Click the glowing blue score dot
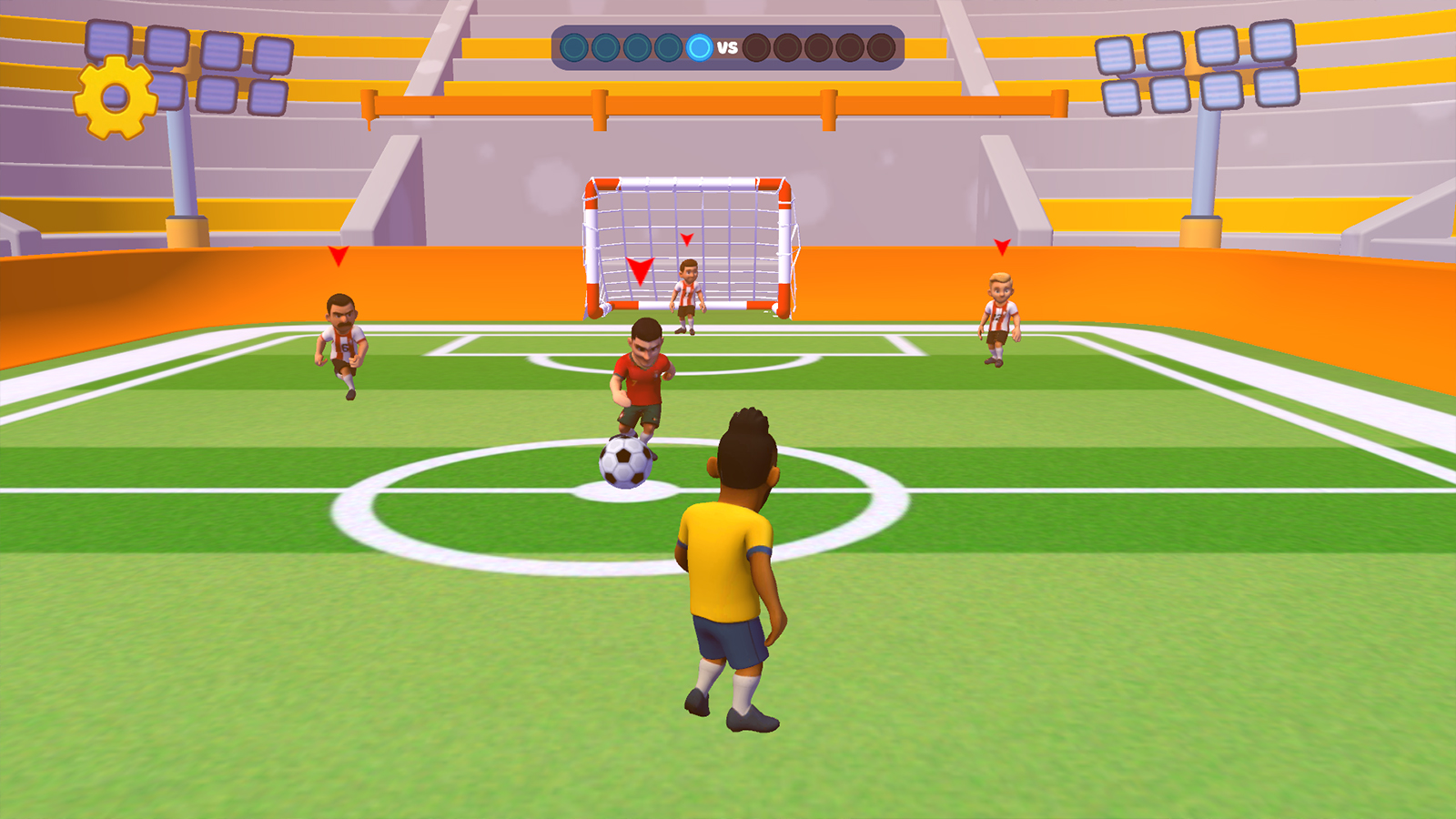Screen dimensions: 1456x819 tap(699, 45)
